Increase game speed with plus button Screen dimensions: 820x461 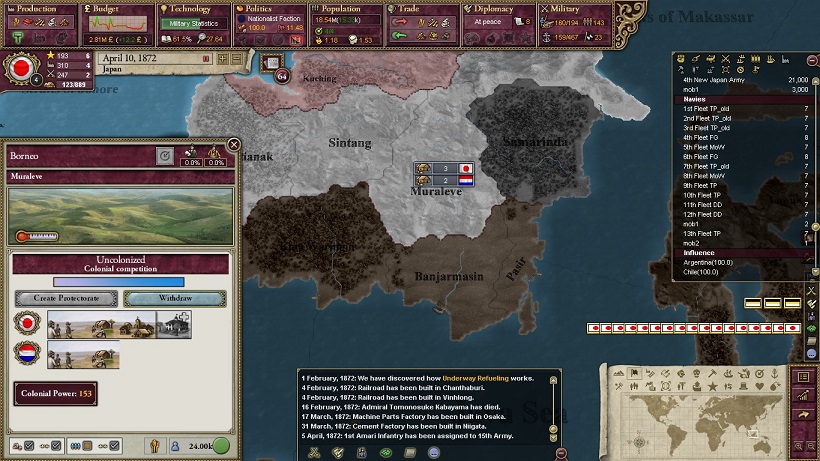pyautogui.click(x=224, y=59)
